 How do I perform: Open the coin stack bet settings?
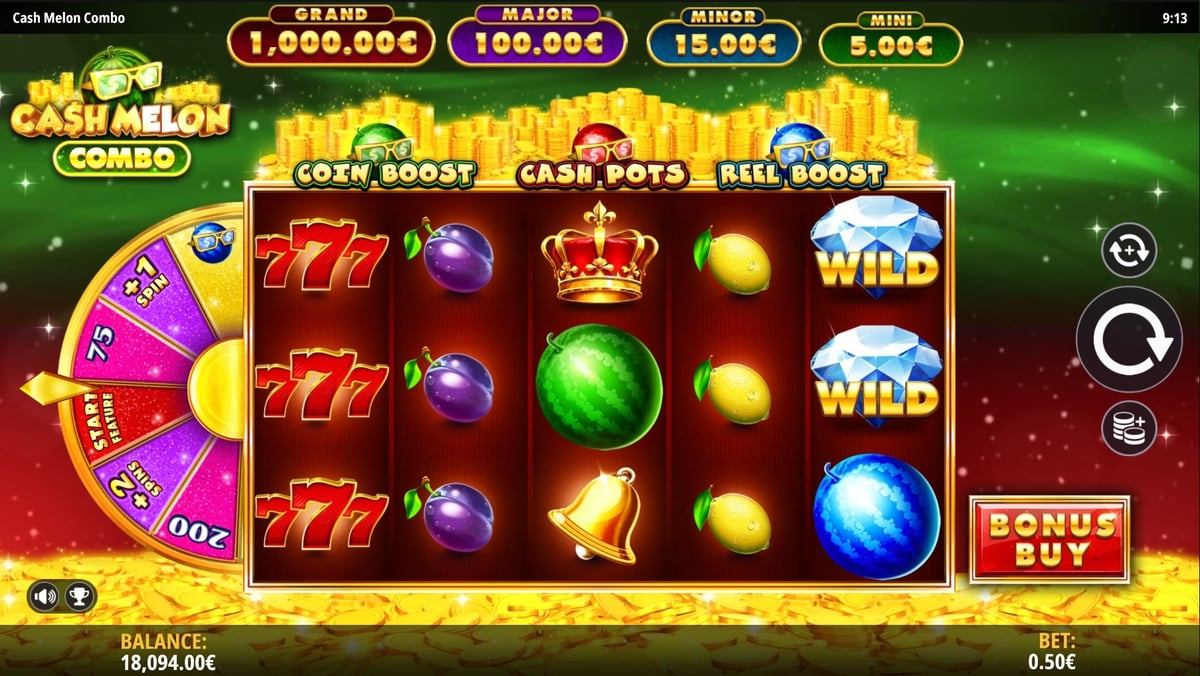pyautogui.click(x=1129, y=429)
